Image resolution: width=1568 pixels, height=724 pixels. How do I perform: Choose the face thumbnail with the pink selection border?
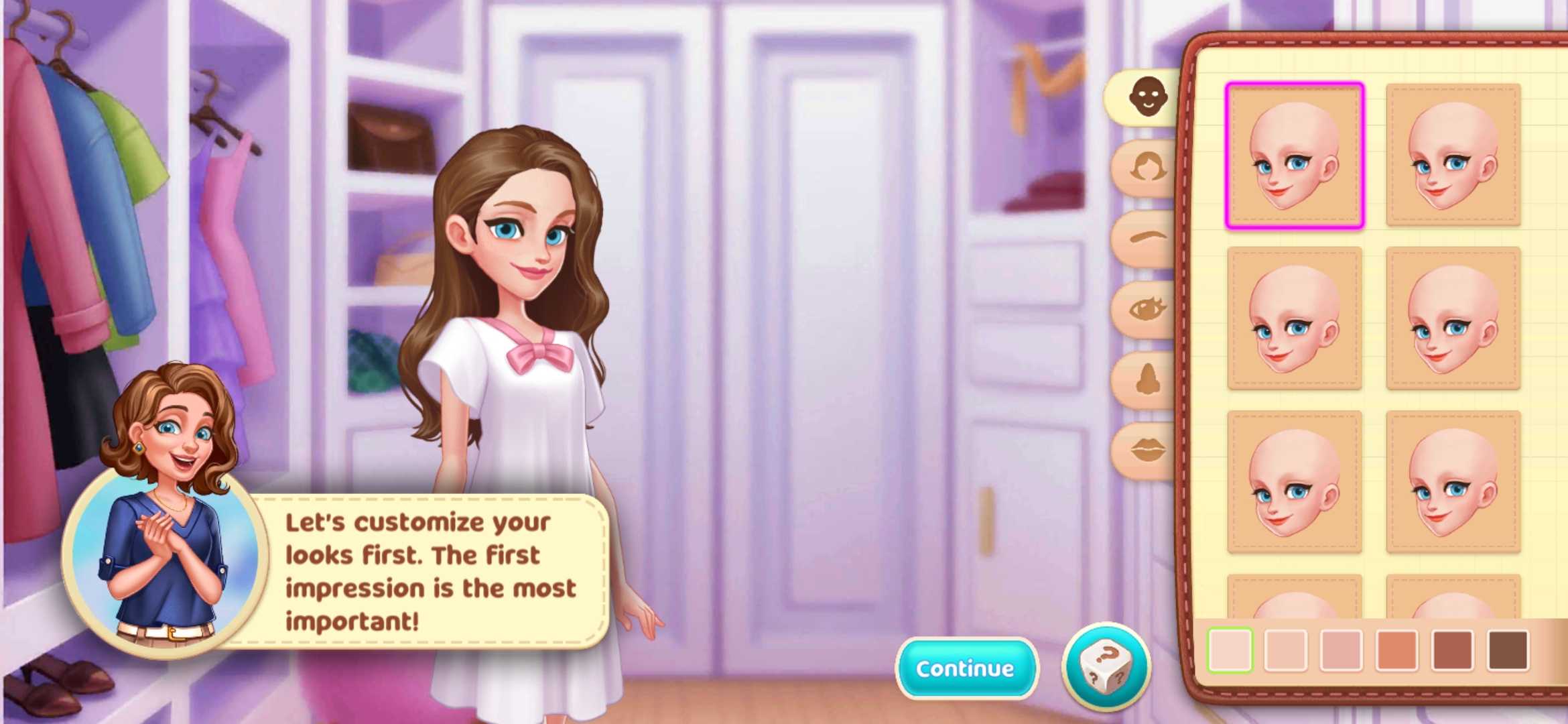[x=1294, y=156]
